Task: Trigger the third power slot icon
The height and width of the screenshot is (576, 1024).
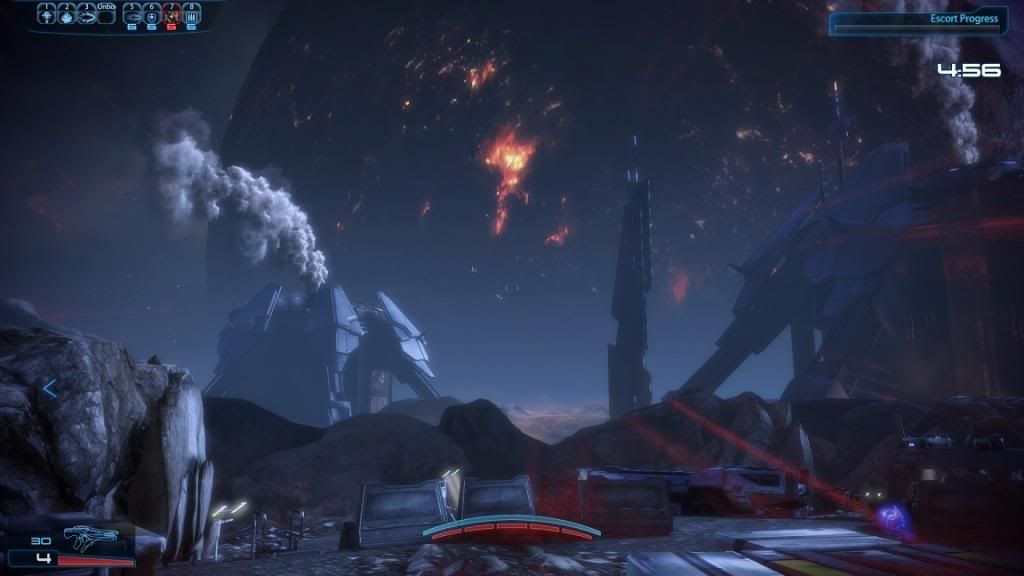Action: tap(86, 15)
